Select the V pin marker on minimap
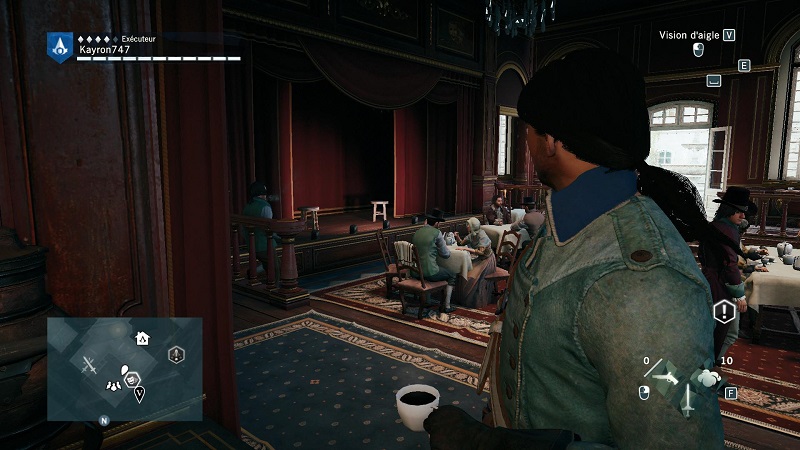The width and height of the screenshot is (800, 450). click(x=139, y=393)
